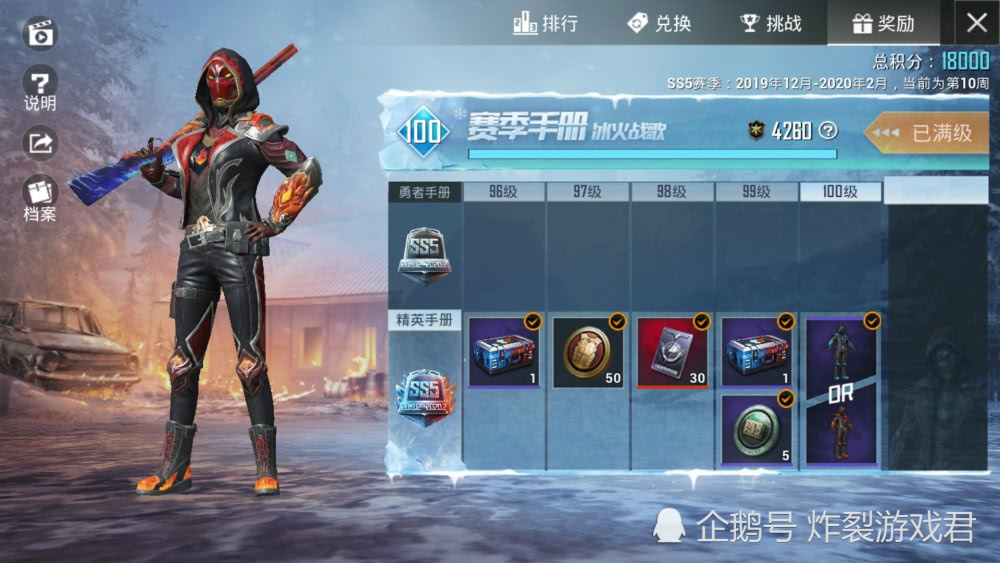
Task: Select the 奖励 rewards tab
Action: tap(883, 23)
